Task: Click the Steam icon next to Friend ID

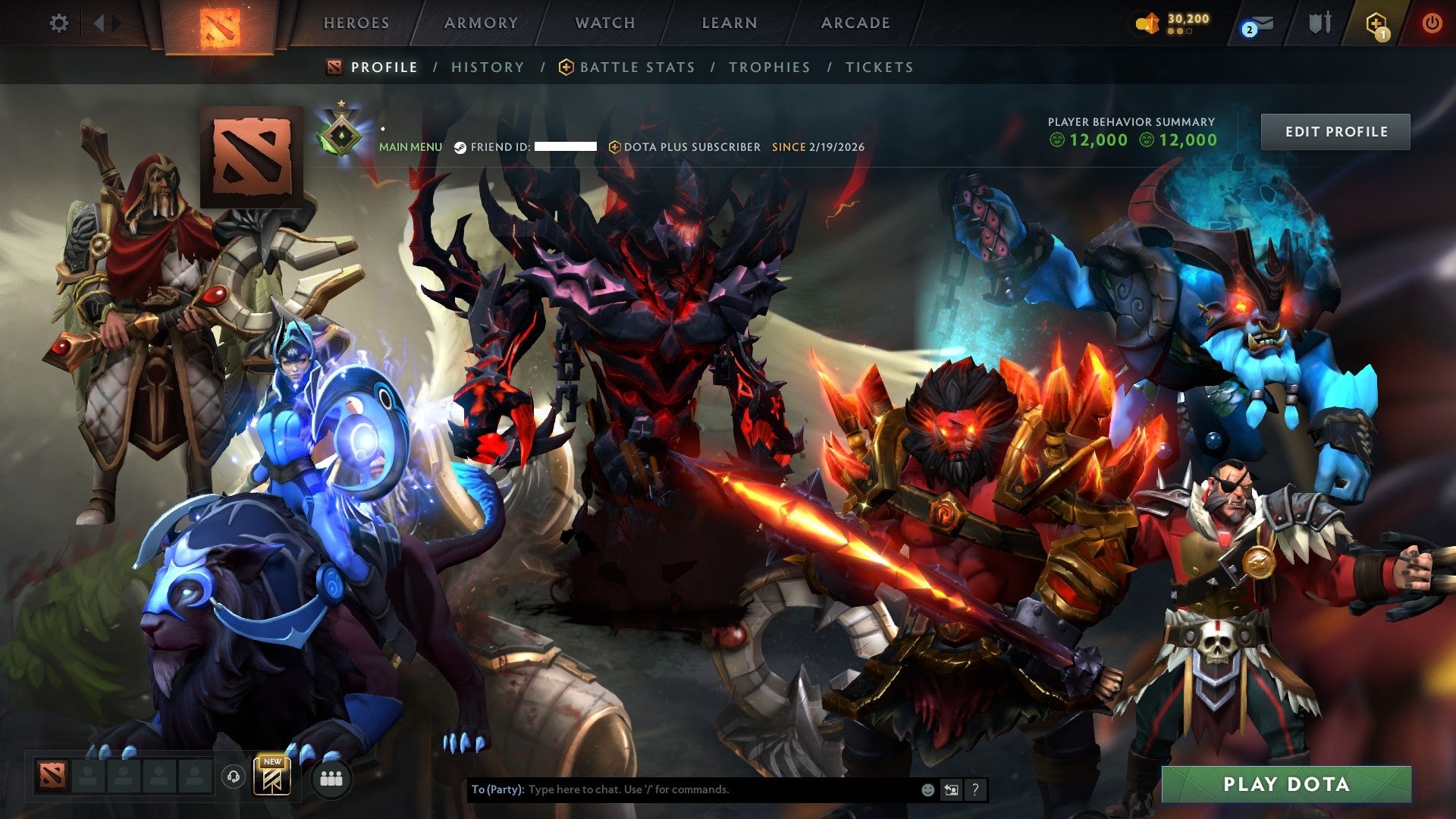Action: [x=459, y=148]
